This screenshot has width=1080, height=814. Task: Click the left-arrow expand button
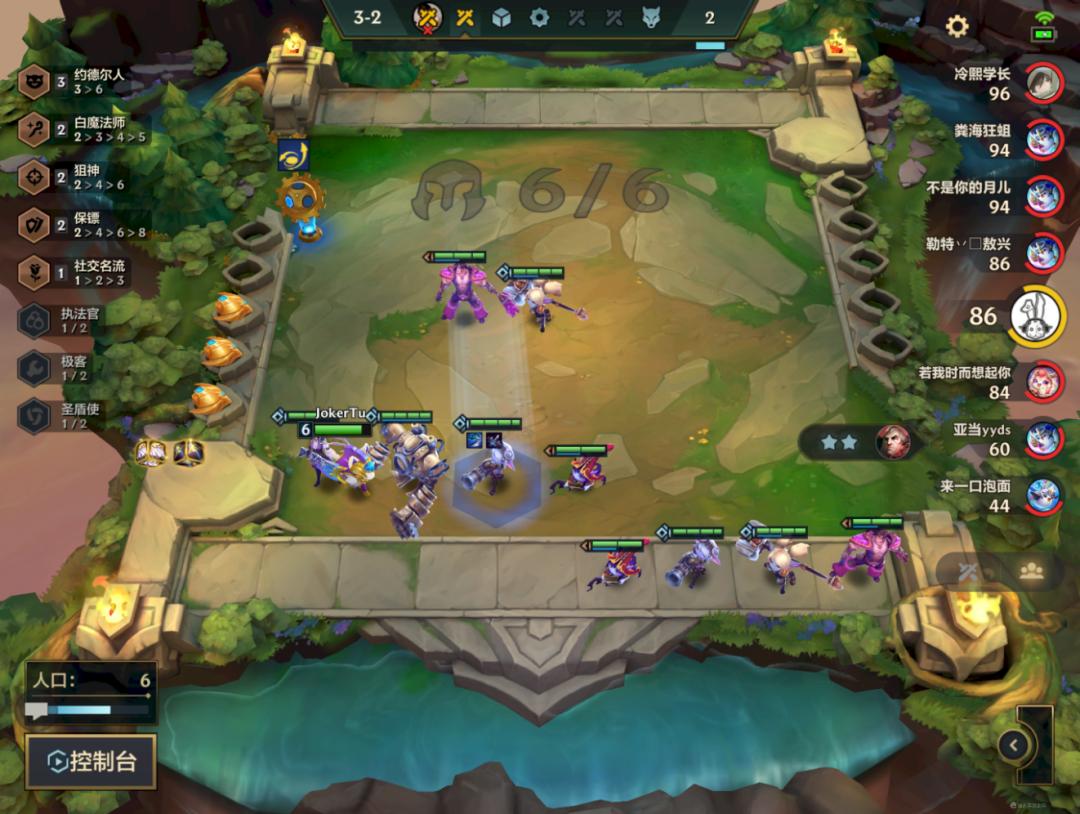(x=1013, y=744)
